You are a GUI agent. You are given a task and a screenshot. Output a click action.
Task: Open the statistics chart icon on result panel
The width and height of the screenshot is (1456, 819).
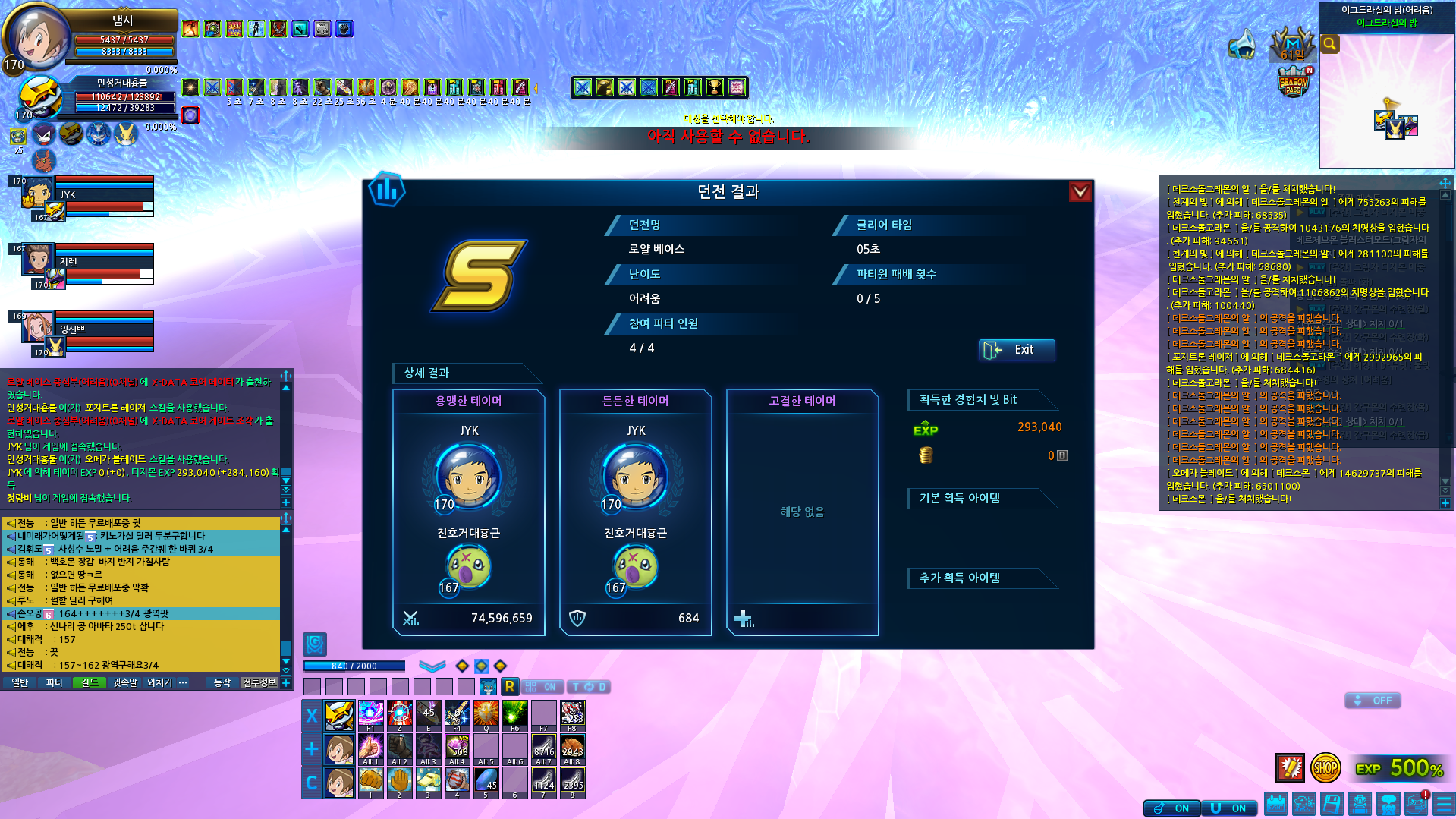point(387,190)
